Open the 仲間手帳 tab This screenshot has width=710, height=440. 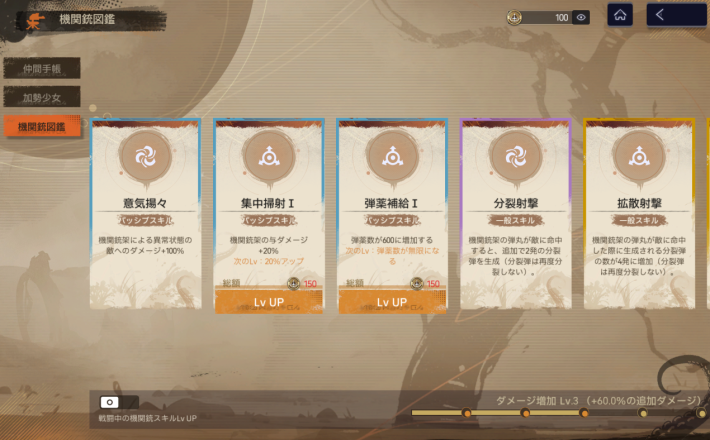click(41, 69)
